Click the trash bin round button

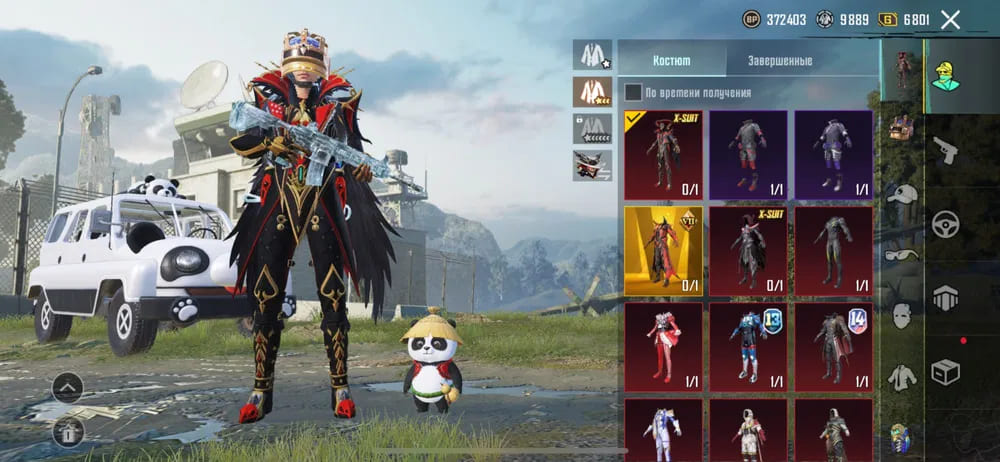pyautogui.click(x=68, y=431)
